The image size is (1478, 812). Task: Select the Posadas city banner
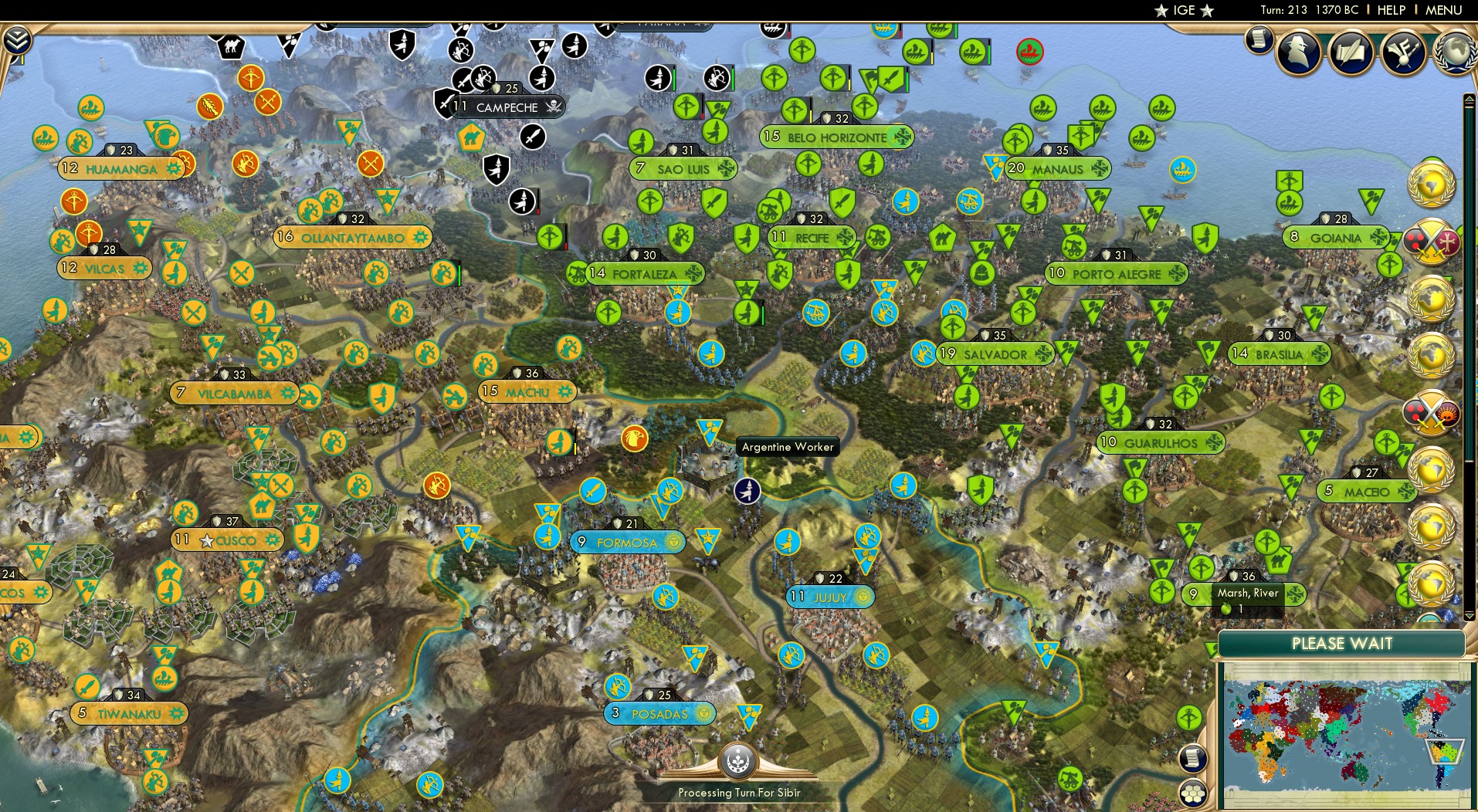click(x=660, y=713)
